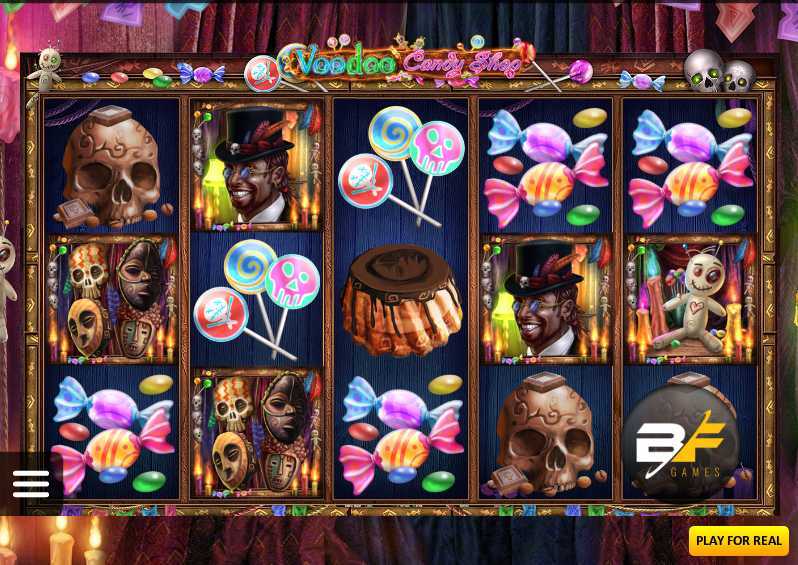This screenshot has width=798, height=565.
Task: Open the hamburger menu
Action: pos(31,484)
